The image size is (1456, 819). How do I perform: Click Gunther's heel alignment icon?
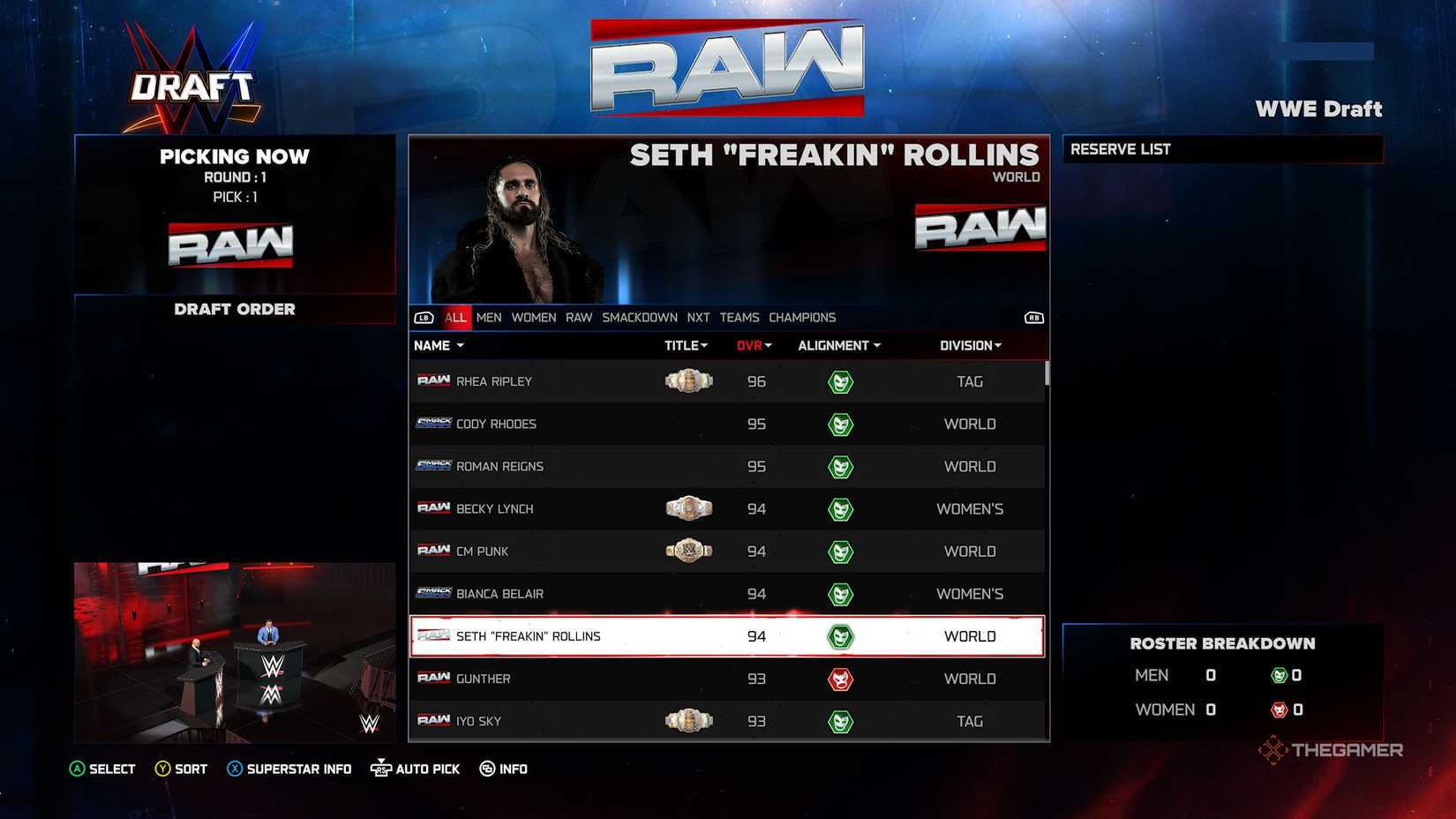point(841,679)
